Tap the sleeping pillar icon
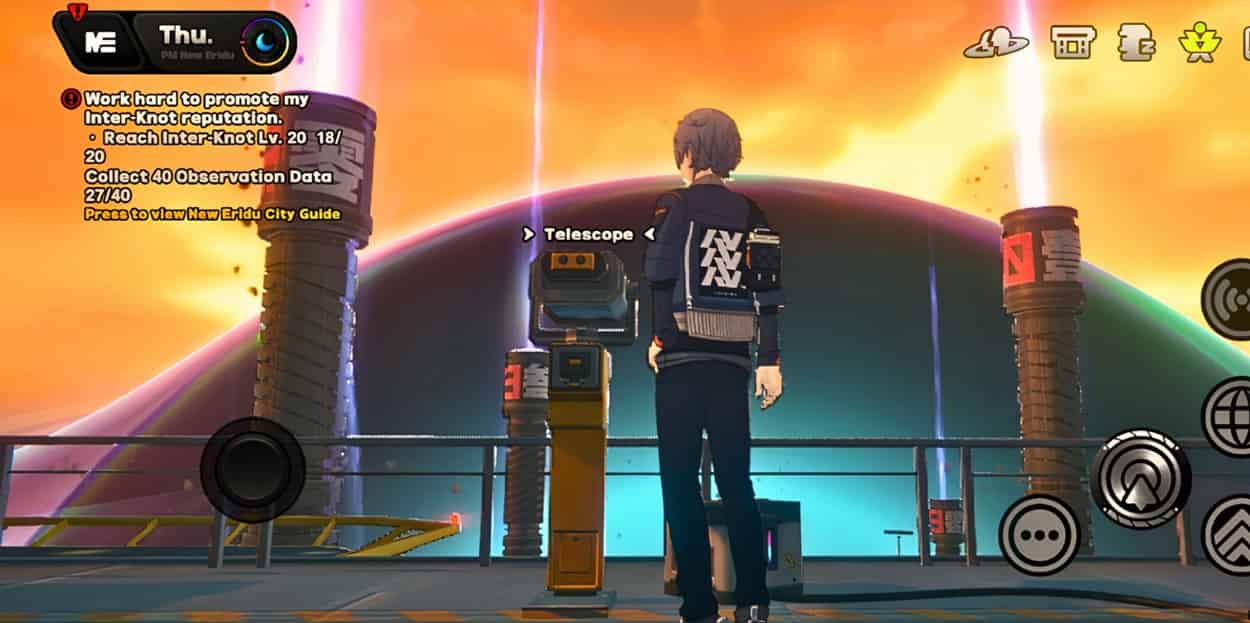The height and width of the screenshot is (623, 1250). [x=1137, y=43]
